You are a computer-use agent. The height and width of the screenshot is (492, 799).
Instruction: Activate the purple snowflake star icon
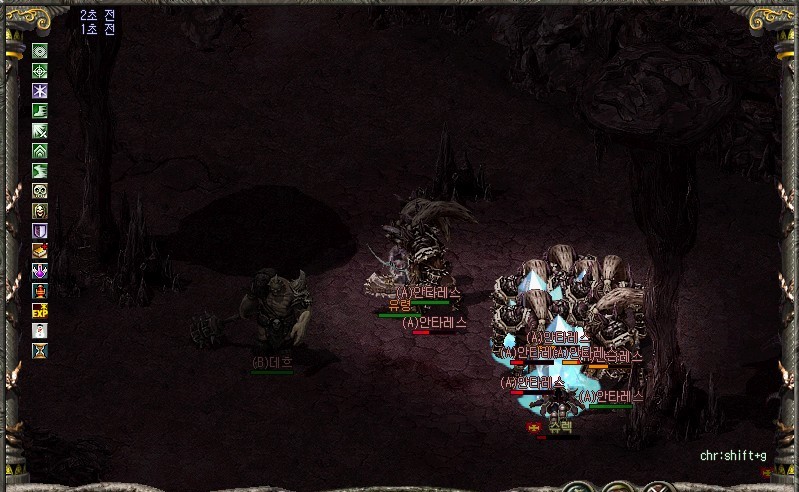point(40,91)
